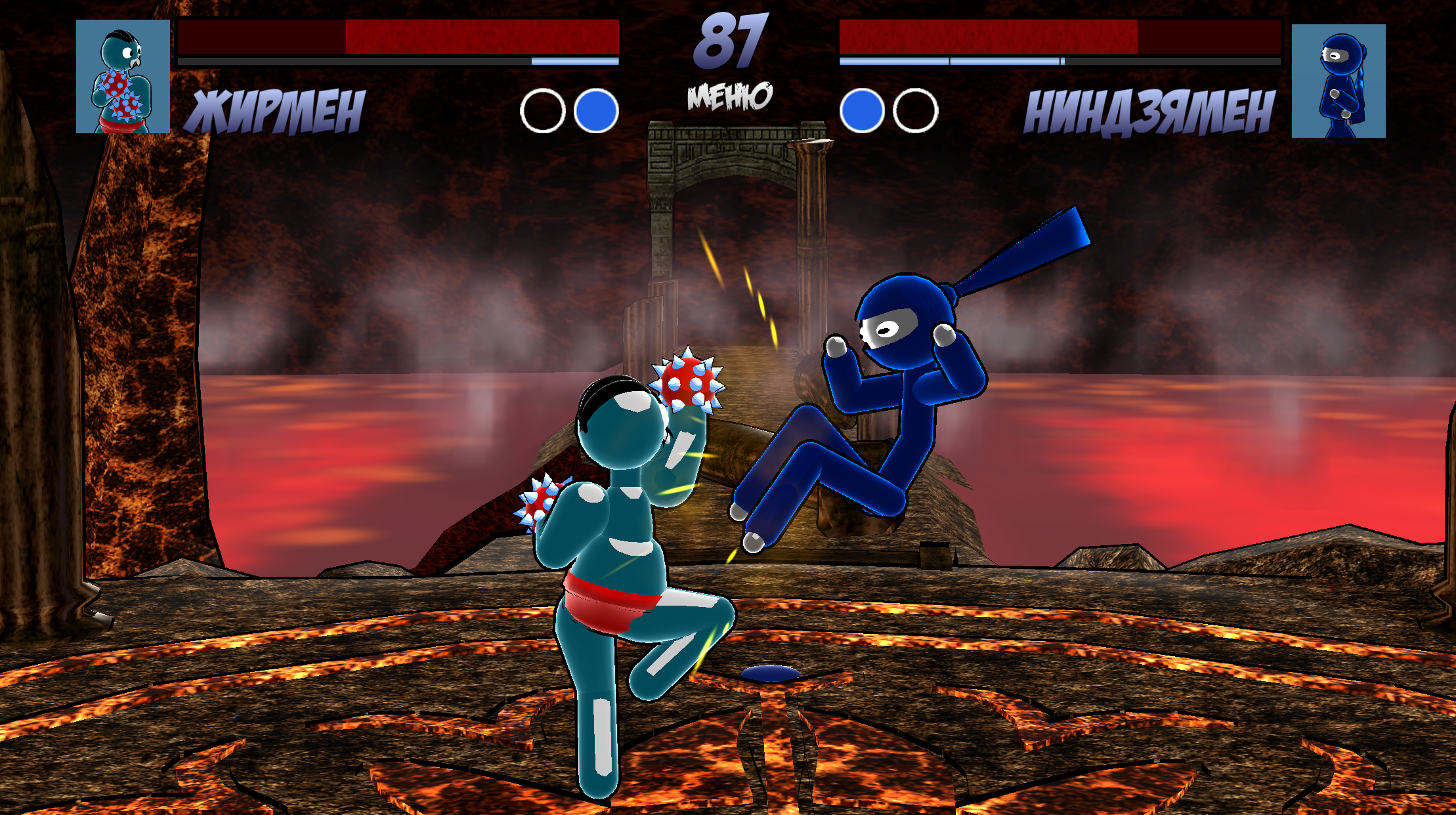Click the name label ЖИРМЕН
The height and width of the screenshot is (815, 1456).
(x=276, y=110)
